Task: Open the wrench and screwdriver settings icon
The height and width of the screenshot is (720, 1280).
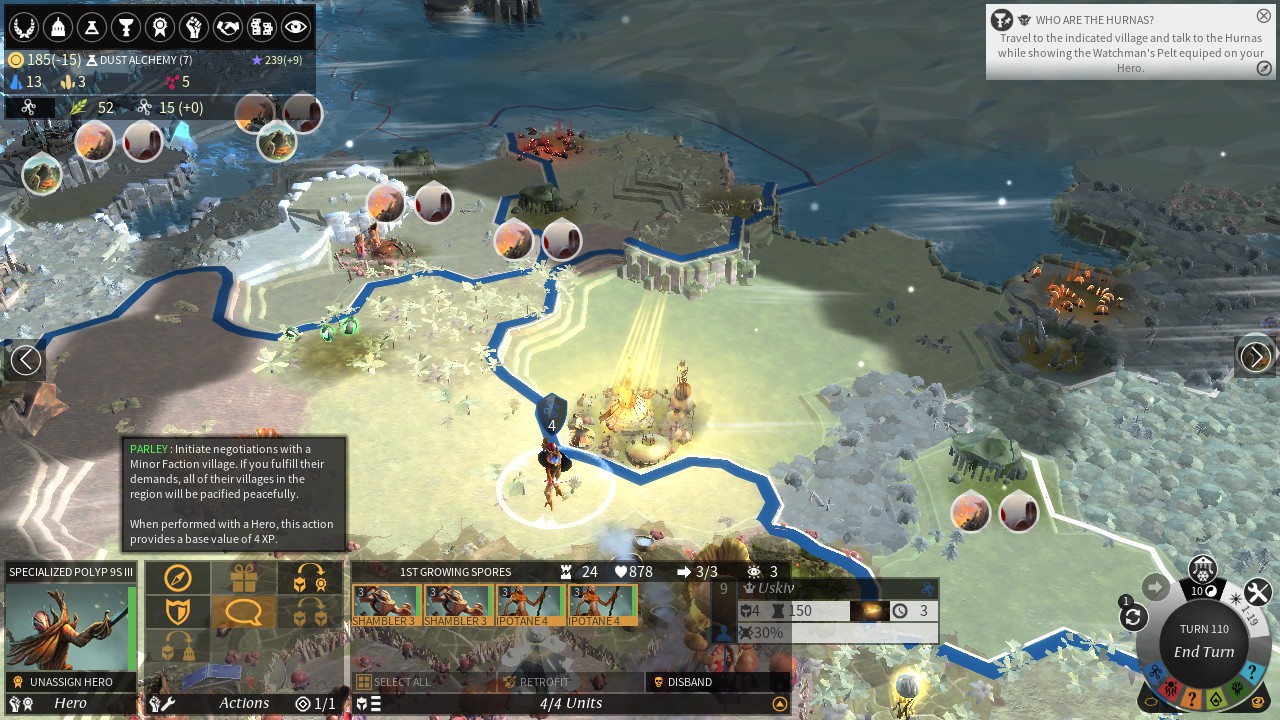Action: 1257,593
